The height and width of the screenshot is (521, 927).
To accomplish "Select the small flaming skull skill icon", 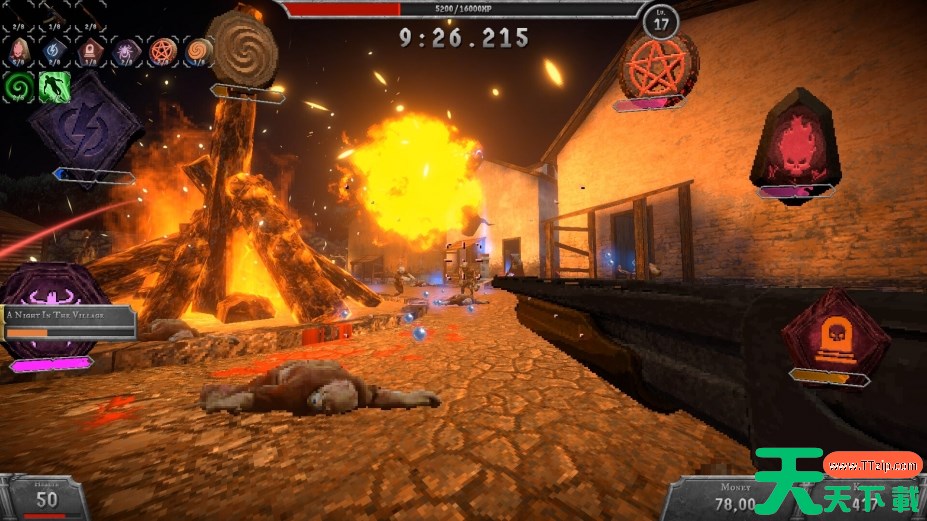I will pyautogui.click(x=20, y=50).
